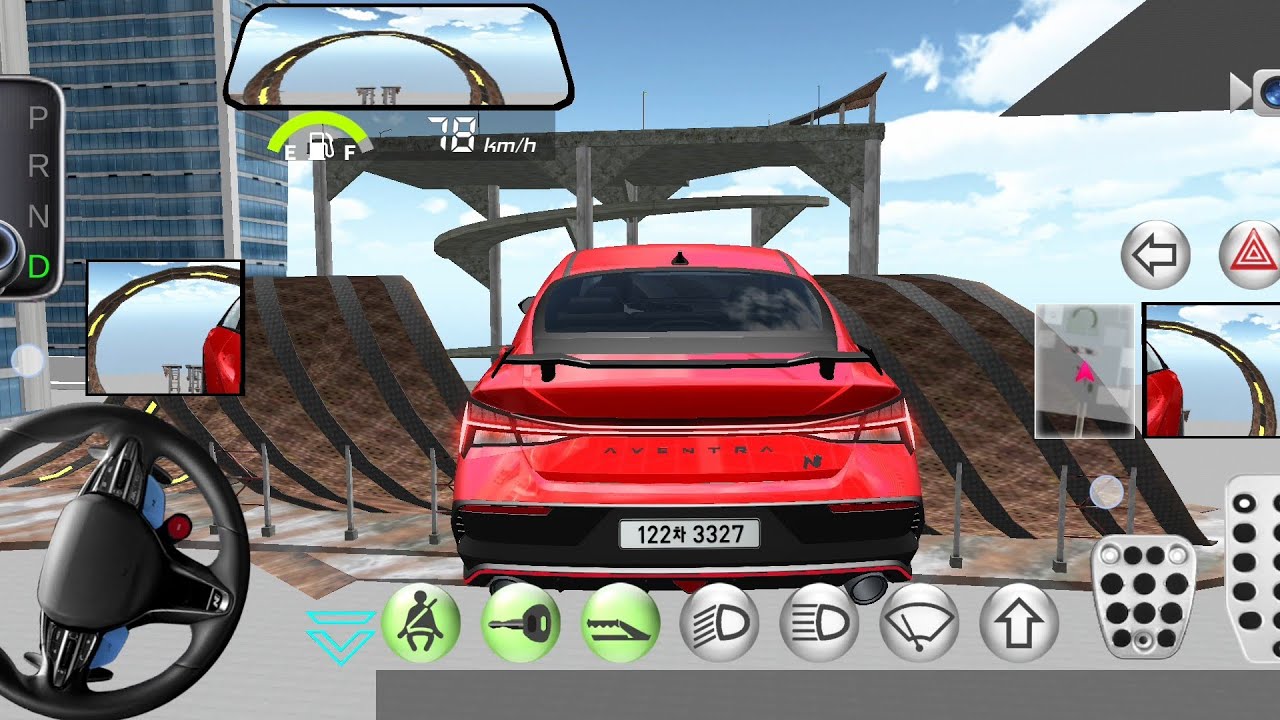The height and width of the screenshot is (720, 1280).
Task: Expand the cyan double-chevron toggle
Action: point(341,636)
